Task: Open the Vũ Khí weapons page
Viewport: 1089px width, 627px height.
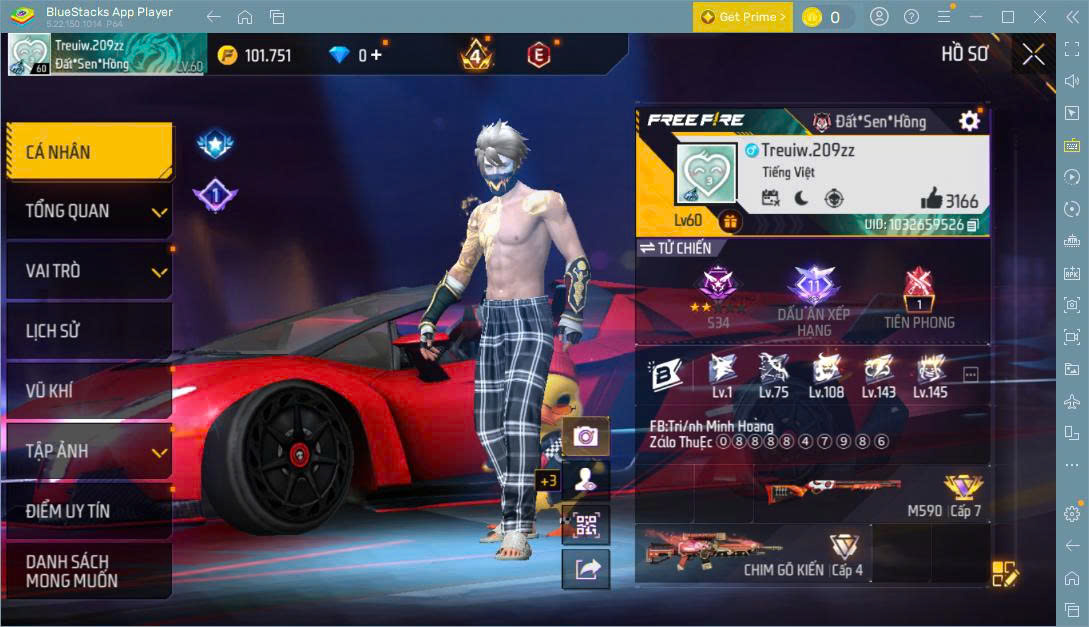Action: 88,391
